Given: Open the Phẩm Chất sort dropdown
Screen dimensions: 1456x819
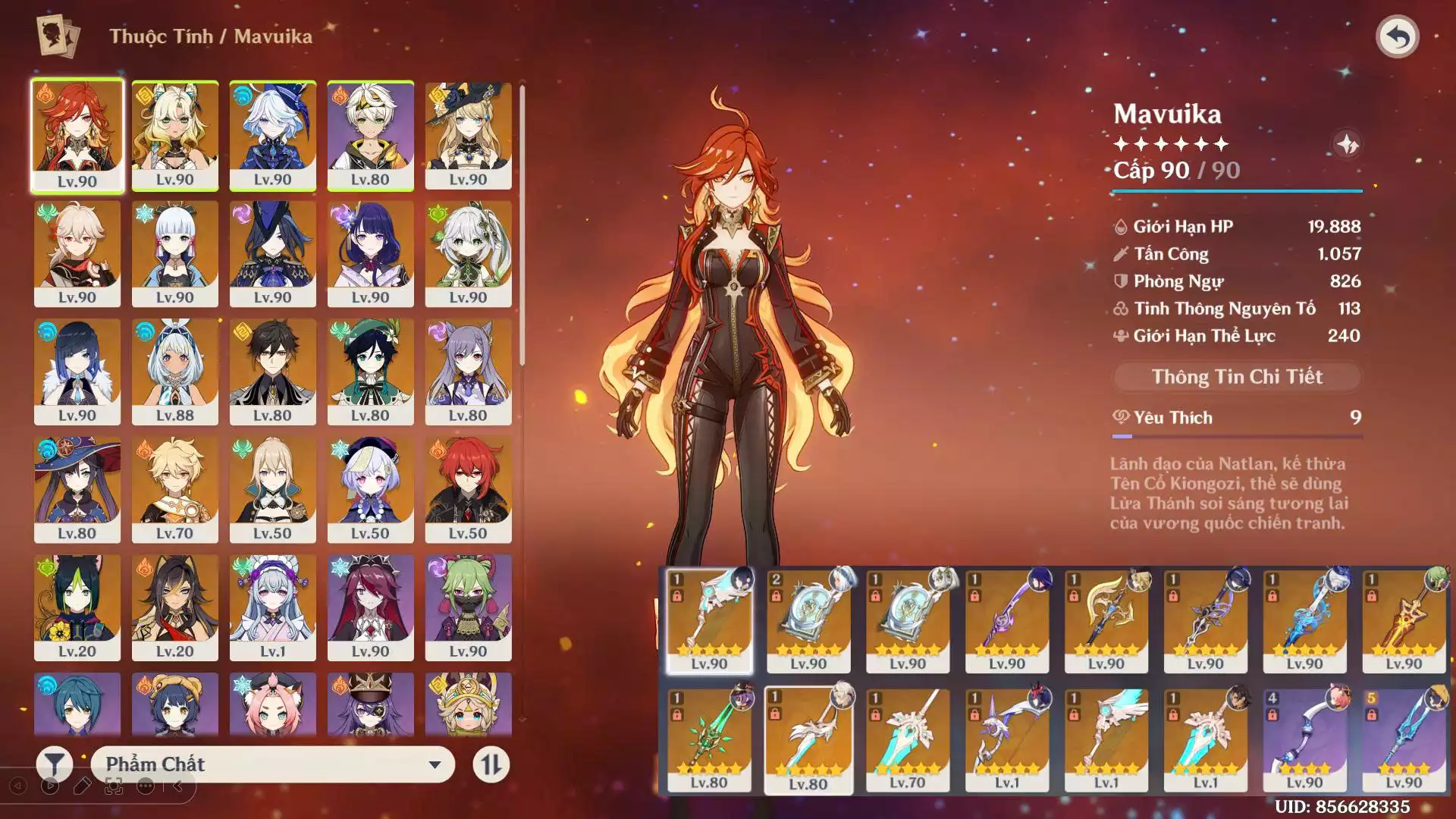Looking at the screenshot, I should click(x=273, y=764).
